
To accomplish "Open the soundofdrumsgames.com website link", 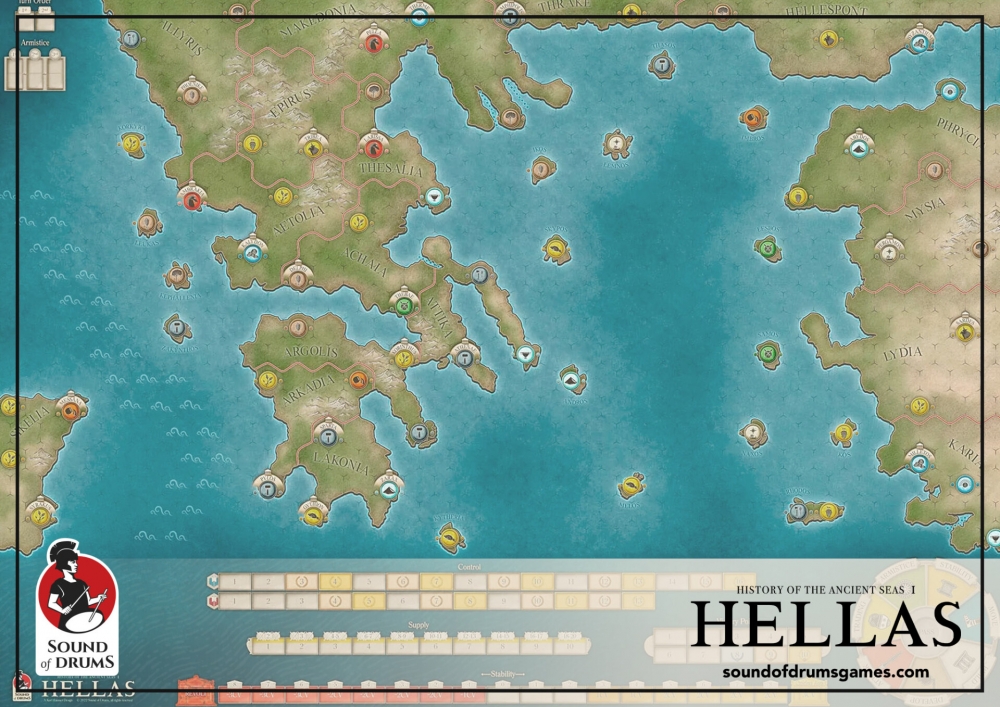I will tap(825, 672).
